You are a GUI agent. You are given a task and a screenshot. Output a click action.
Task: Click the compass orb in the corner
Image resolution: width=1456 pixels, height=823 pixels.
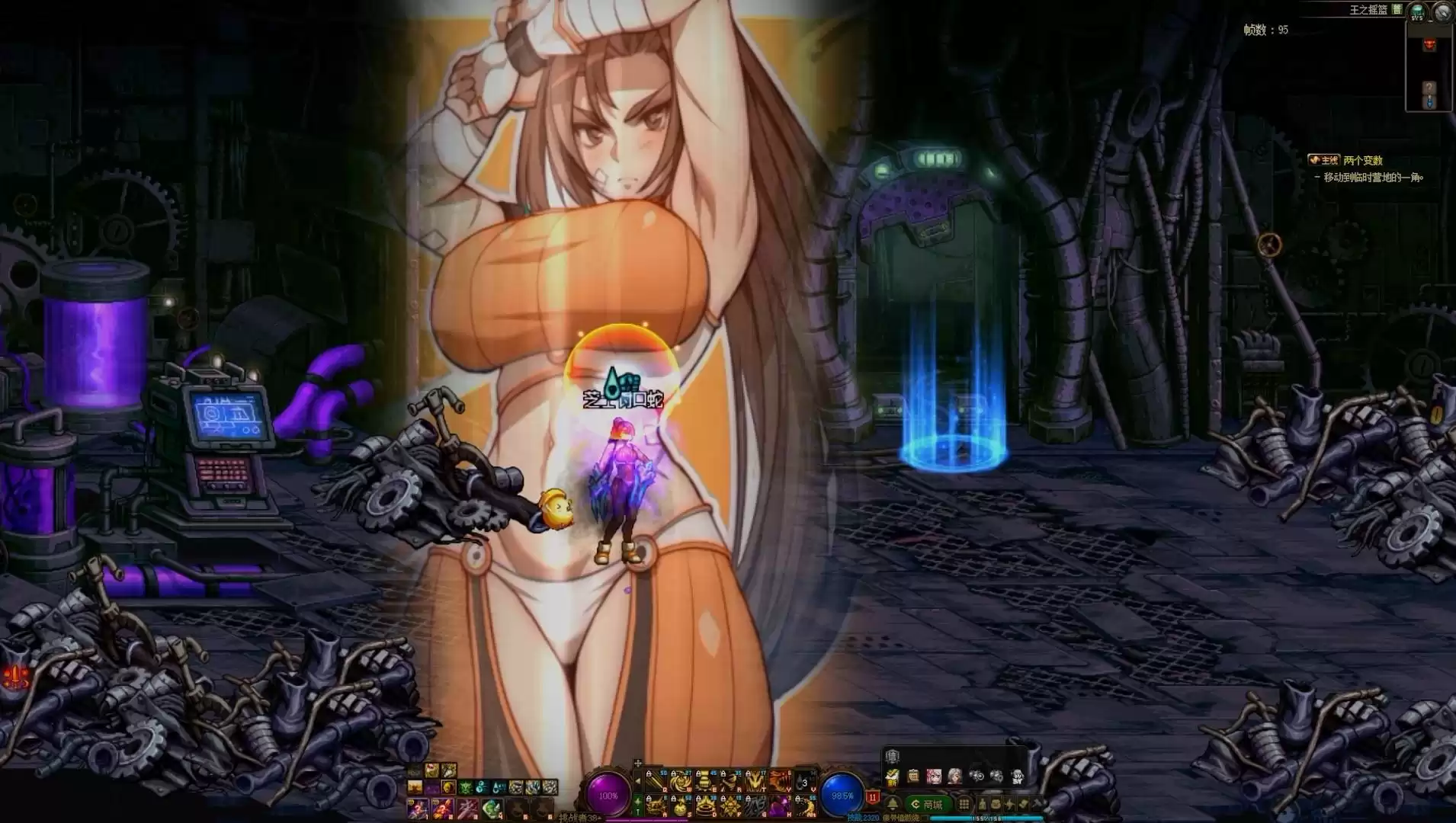click(x=1442, y=11)
